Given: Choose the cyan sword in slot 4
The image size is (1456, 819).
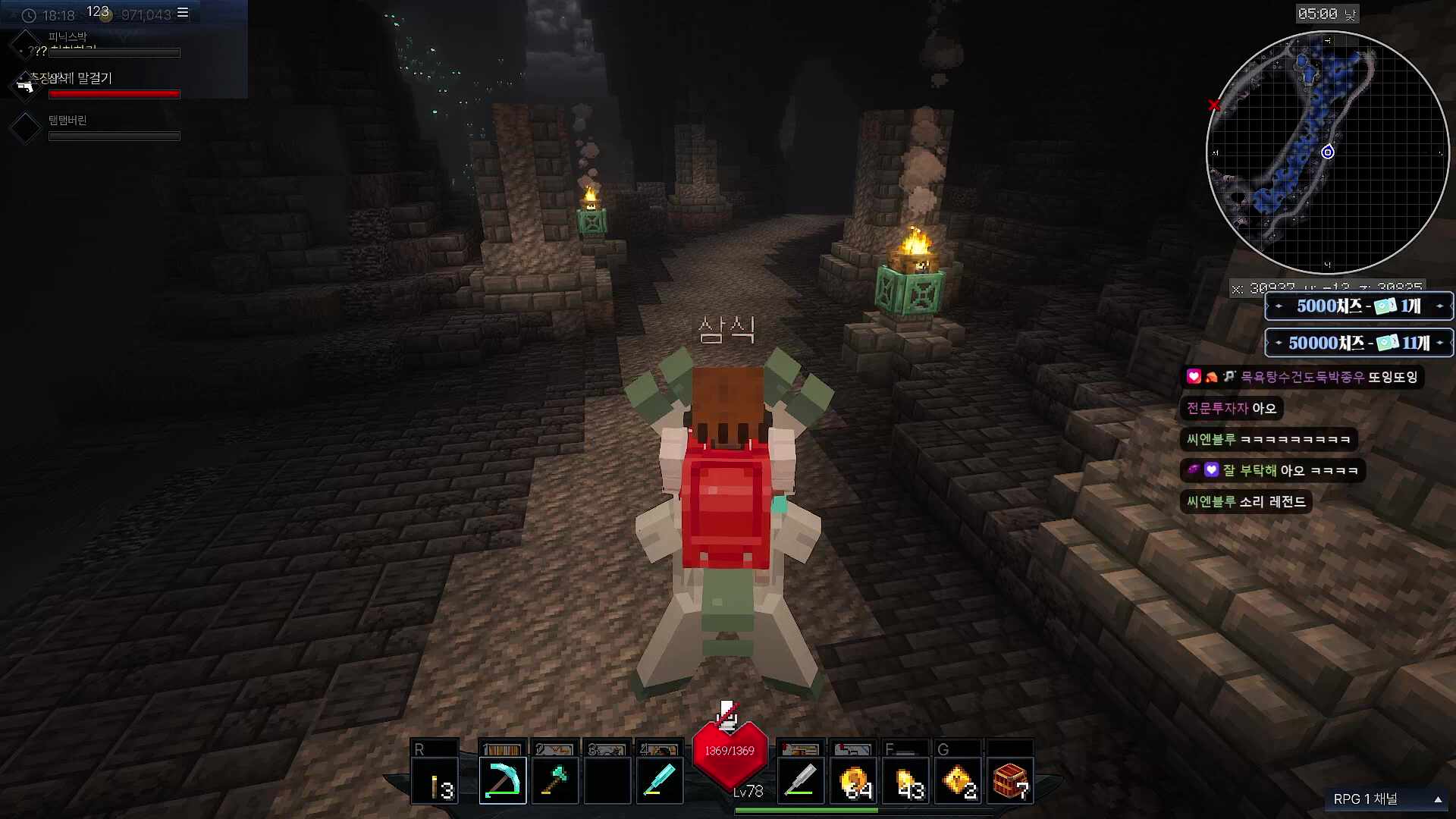Looking at the screenshot, I should pyautogui.click(x=659, y=780).
